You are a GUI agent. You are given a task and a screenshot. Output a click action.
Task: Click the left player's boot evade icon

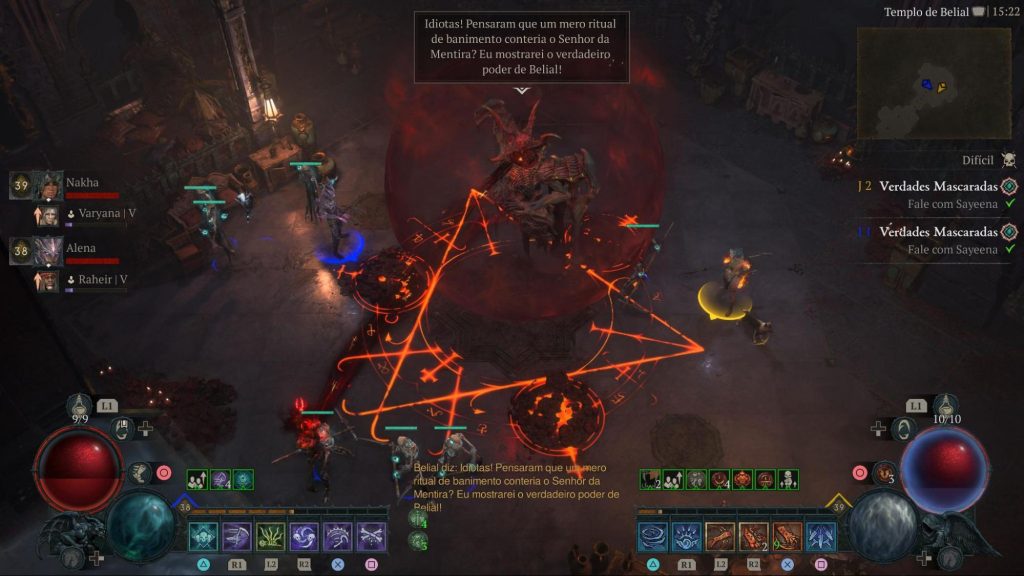[x=141, y=473]
